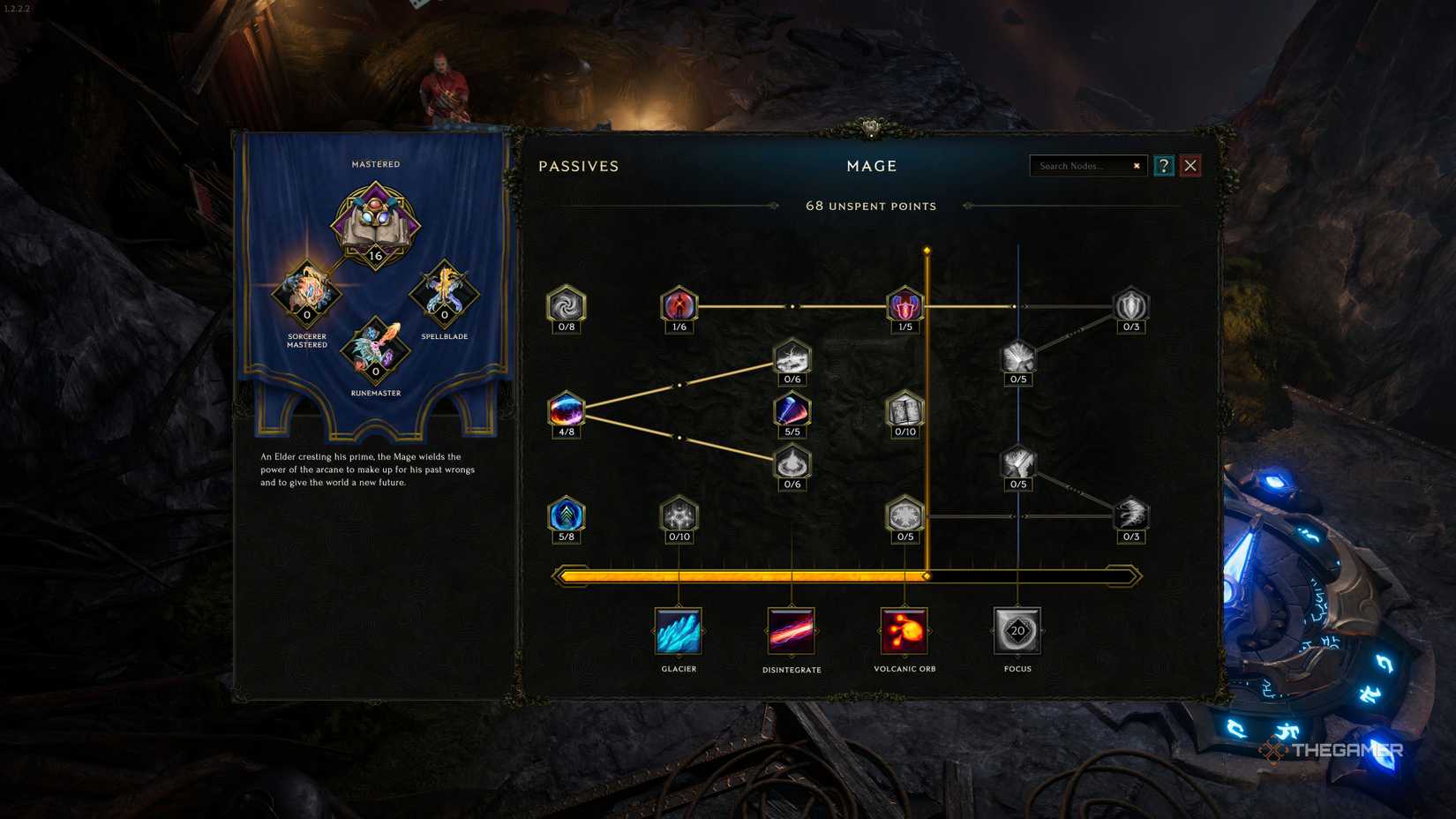1456x819 pixels.
Task: Click the fully allocated 5/5 prism passive node
Action: pyautogui.click(x=791, y=411)
